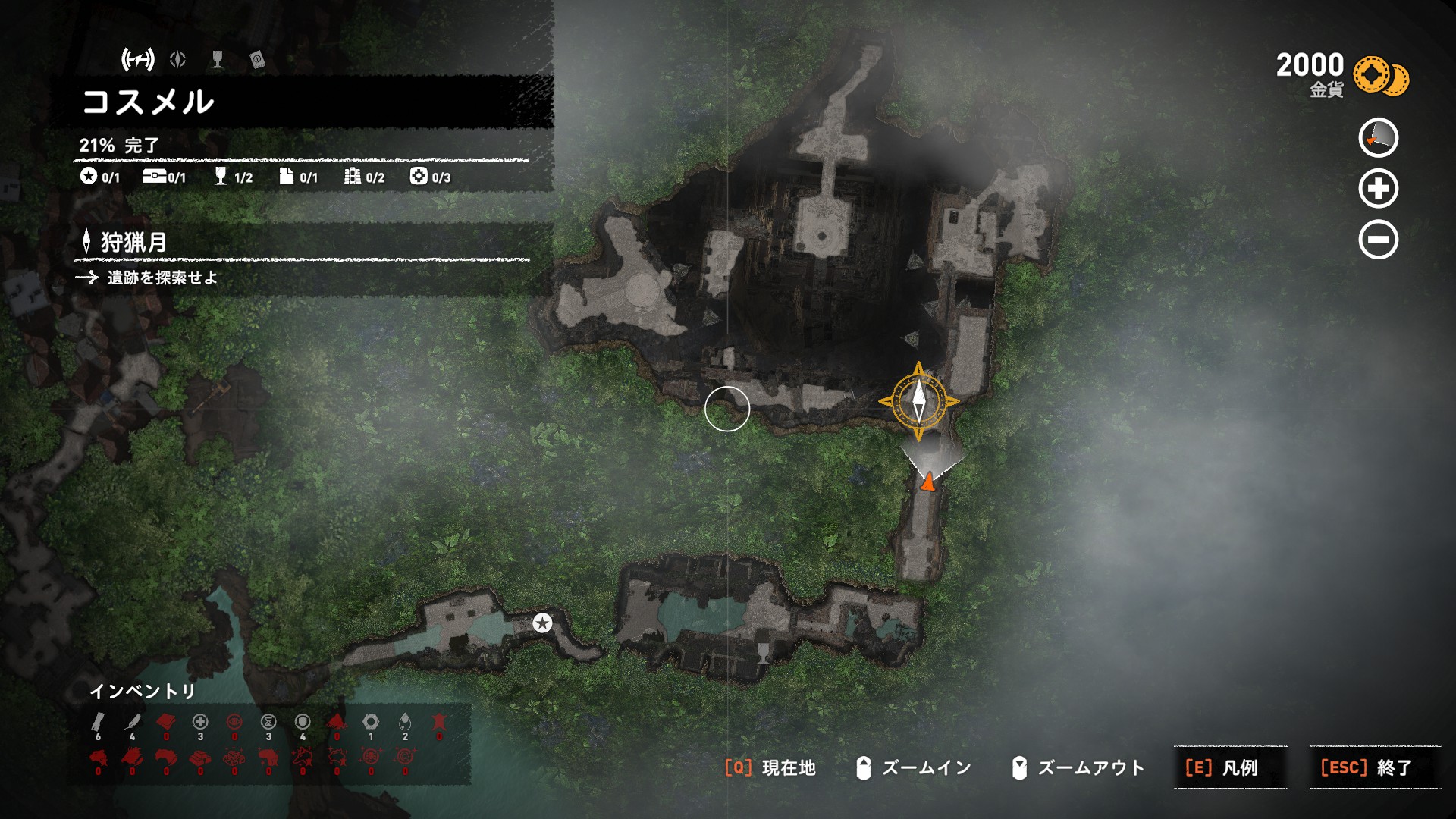Click the magnifying plus zoom-in button

pos(1378,189)
